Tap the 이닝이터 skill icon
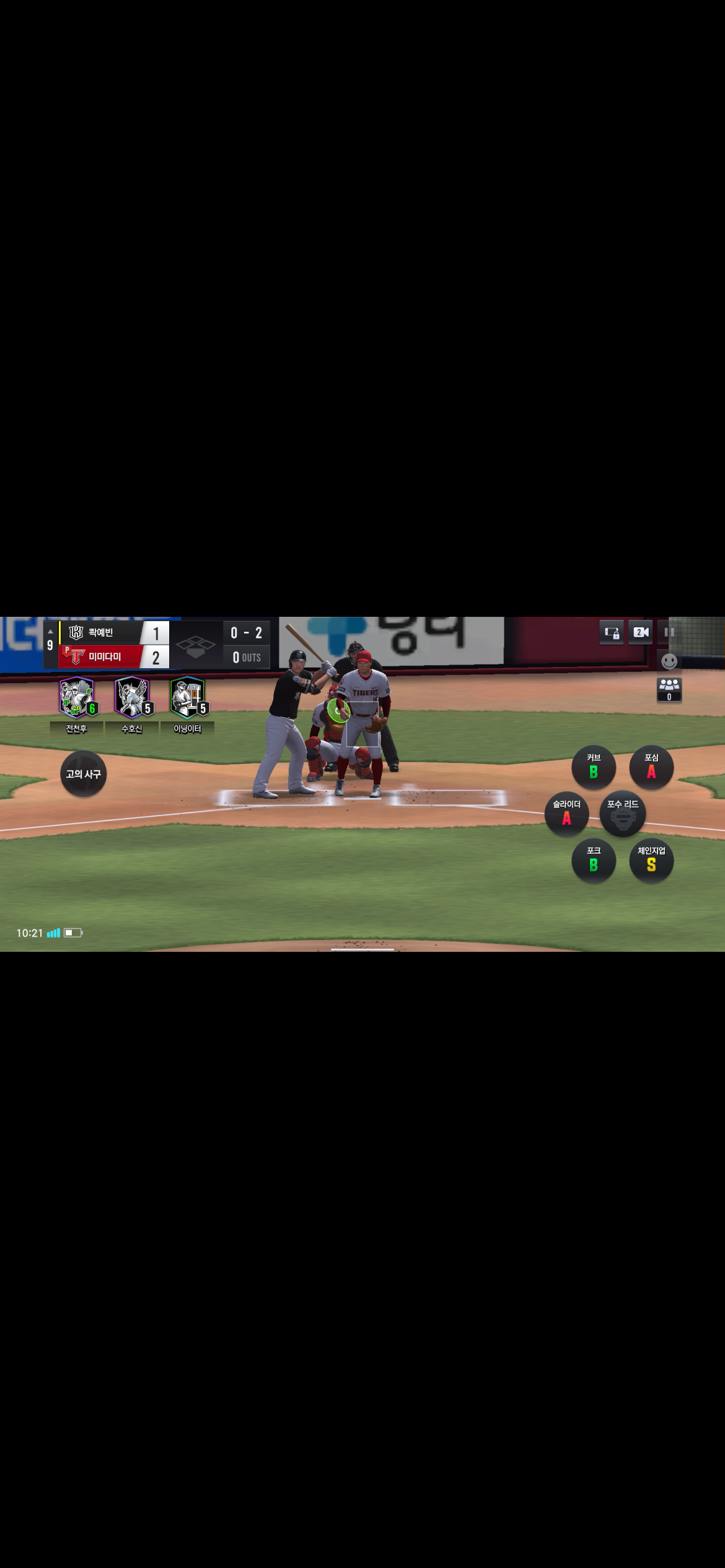The width and height of the screenshot is (725, 1568). point(188,698)
